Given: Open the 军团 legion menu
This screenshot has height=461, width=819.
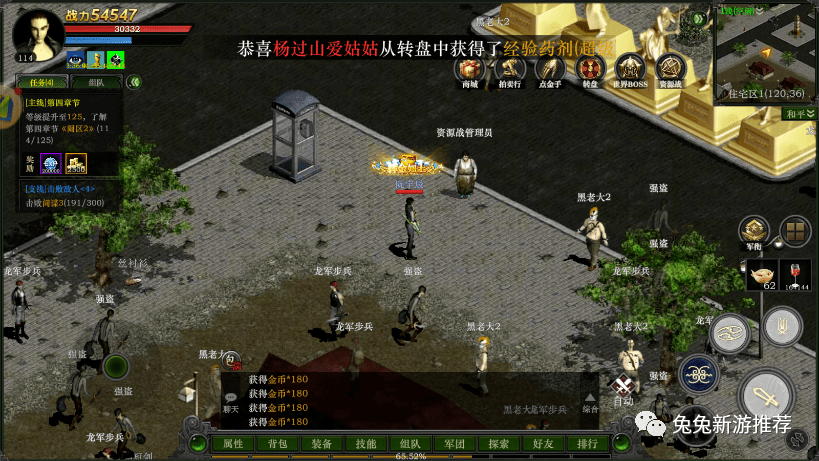Looking at the screenshot, I should click(x=454, y=443).
